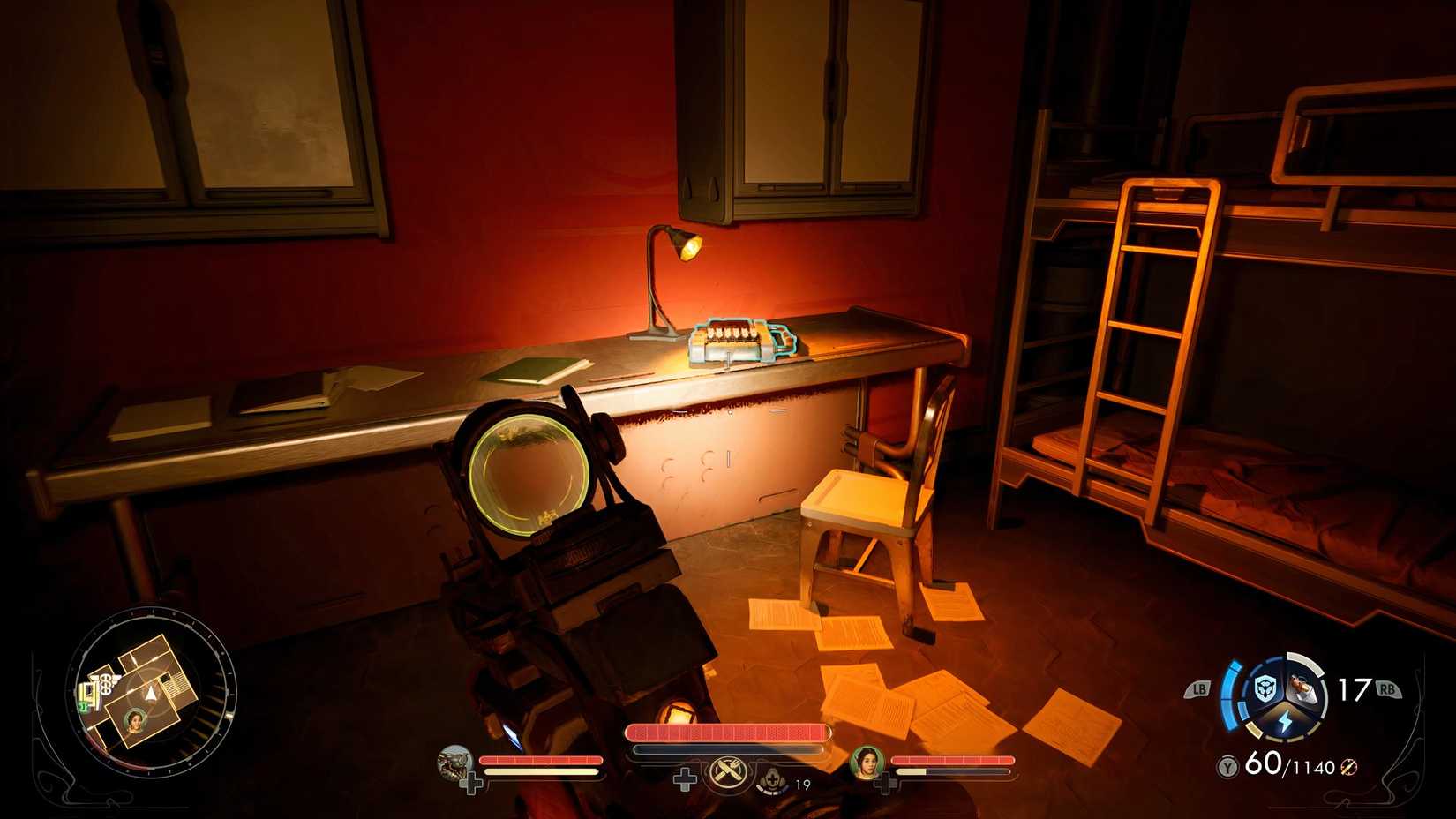Open the right companion D-pad command selector
1456x819 pixels.
pos(884,782)
